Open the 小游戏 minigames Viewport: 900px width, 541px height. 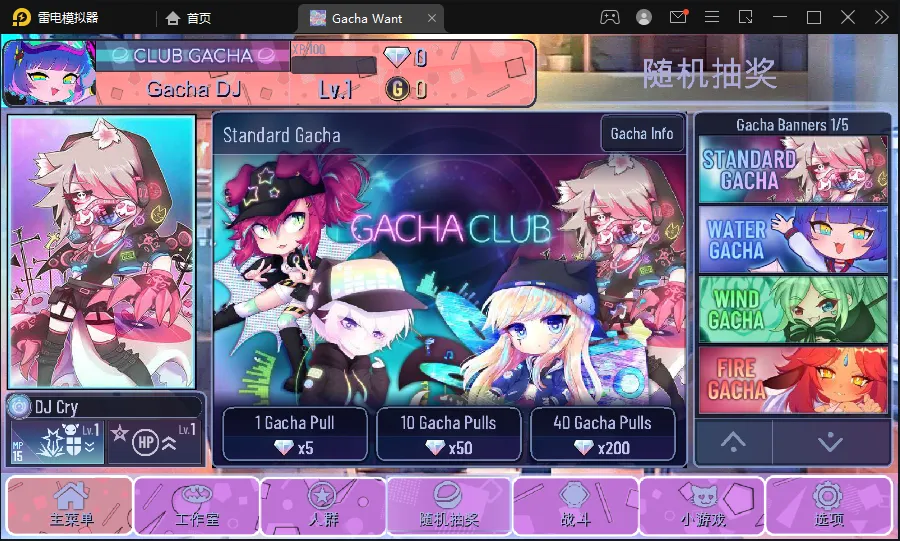701,506
